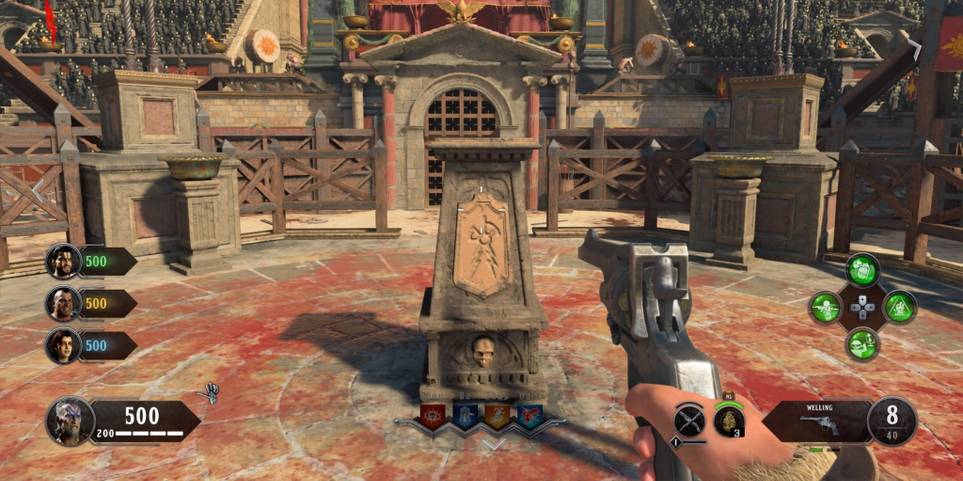Choose the bottom green elixir icon
The width and height of the screenshot is (963, 481).
coord(862,344)
